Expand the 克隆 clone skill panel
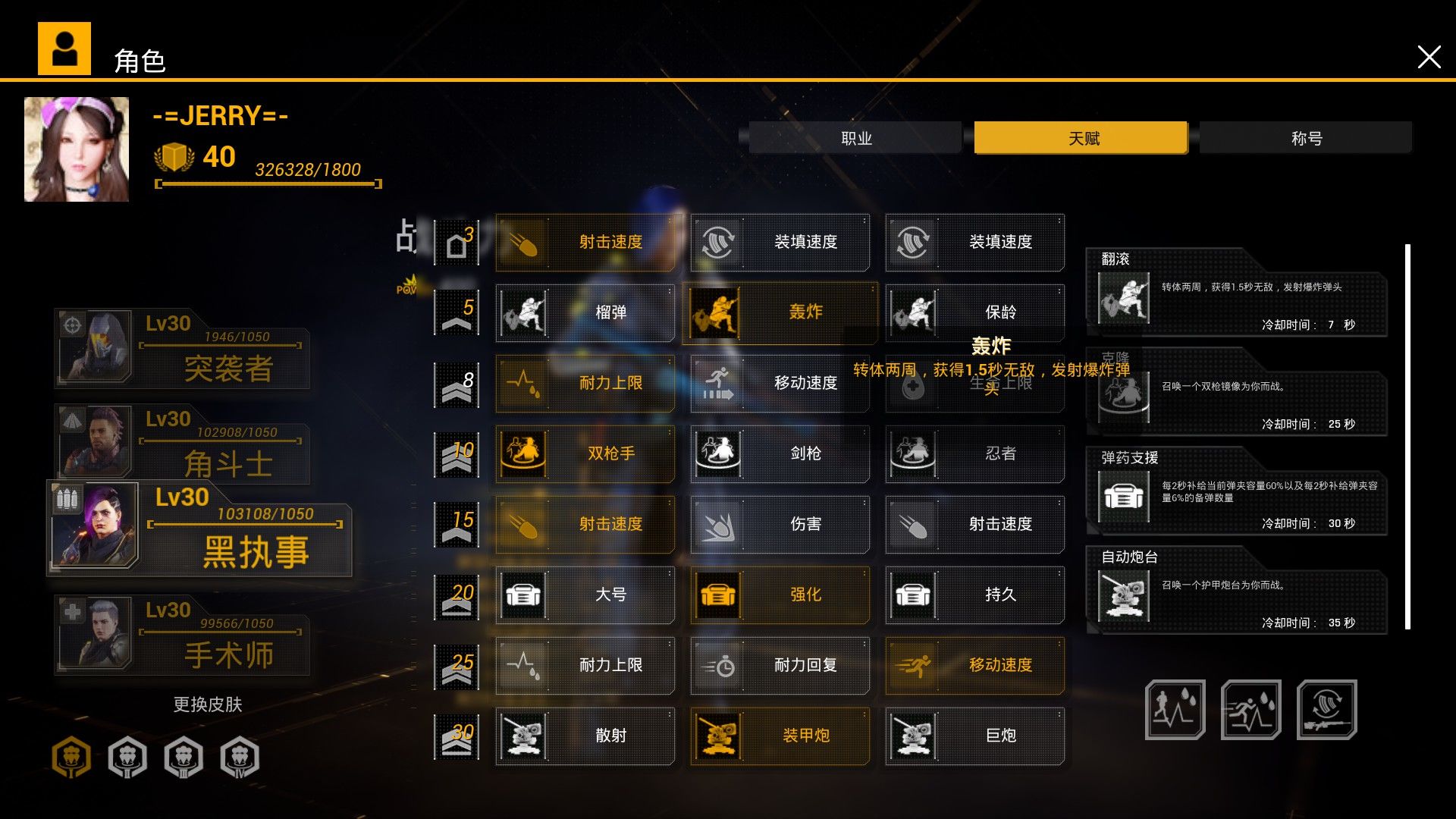Image resolution: width=1456 pixels, height=819 pixels. [1122, 398]
